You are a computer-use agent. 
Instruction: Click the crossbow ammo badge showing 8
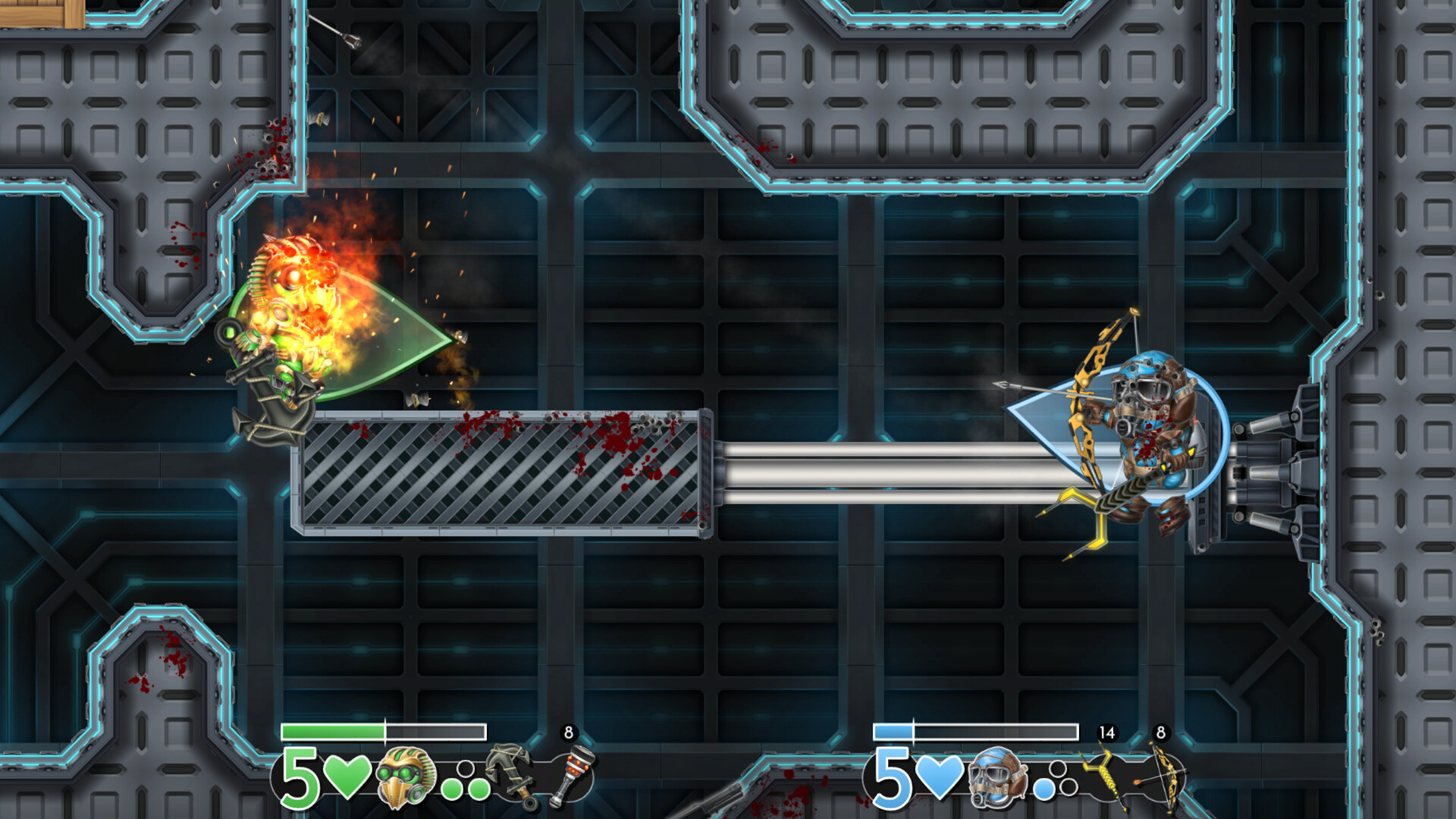tap(1159, 731)
